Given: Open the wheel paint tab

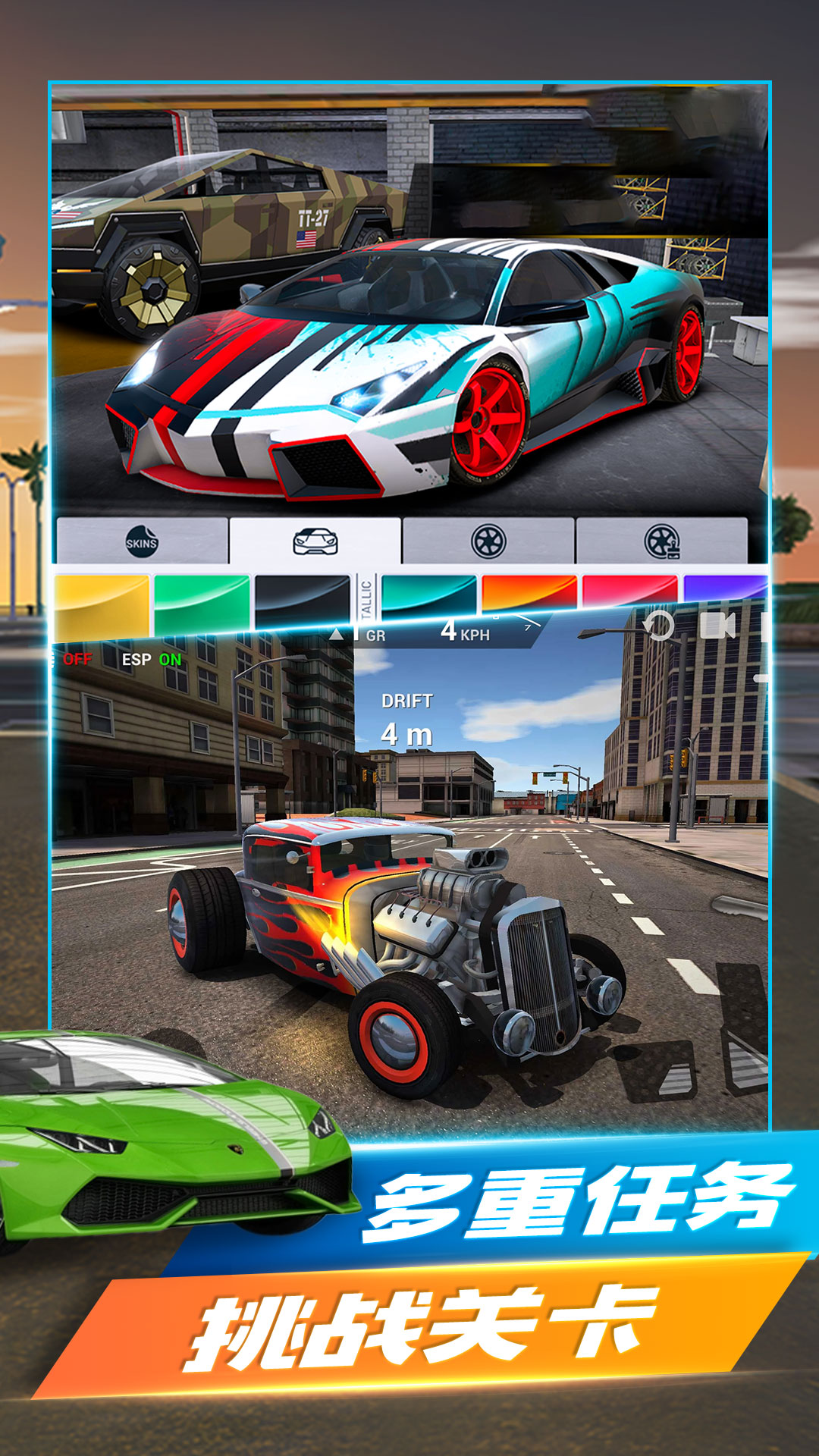Looking at the screenshot, I should (x=661, y=541).
